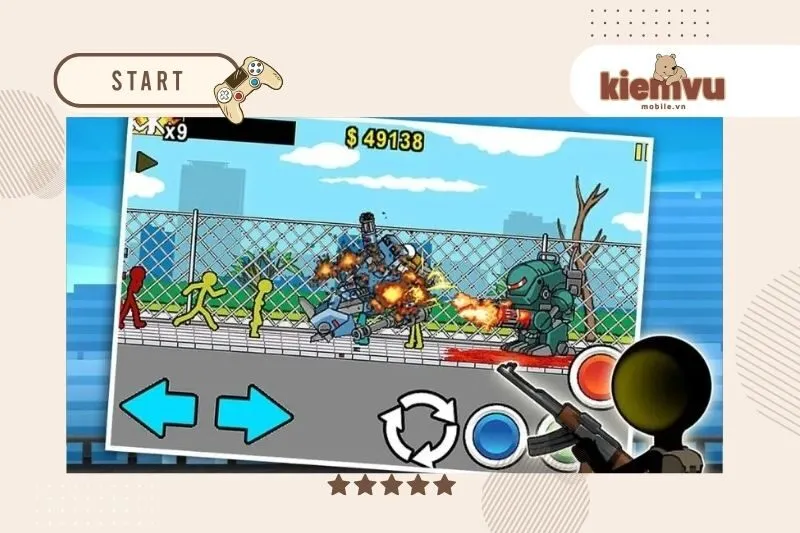Screen dimensions: 800x533
Task: Pause the game with the pause icon
Action: coord(641,152)
